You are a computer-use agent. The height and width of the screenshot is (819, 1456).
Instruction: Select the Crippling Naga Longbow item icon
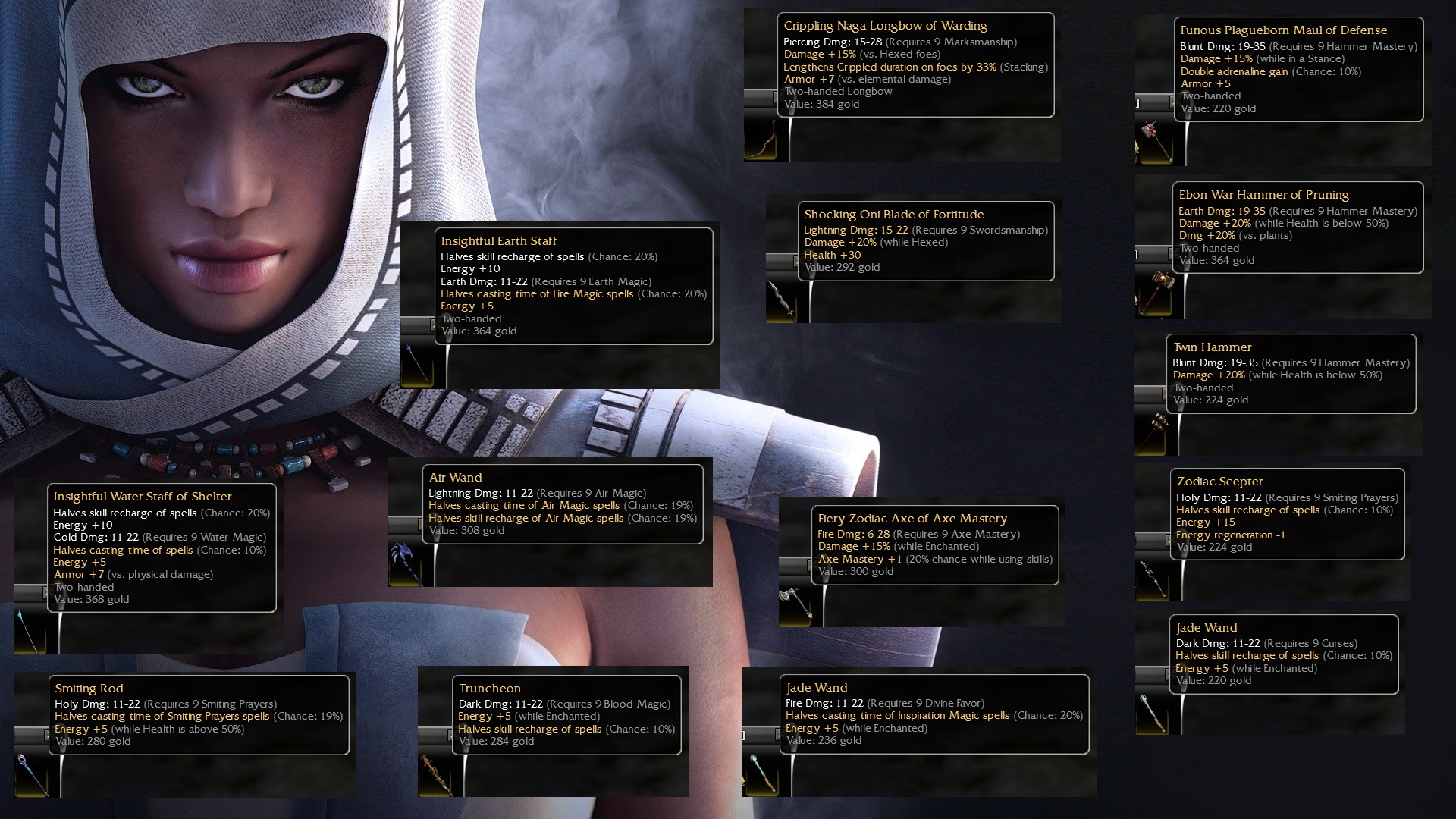tap(761, 140)
